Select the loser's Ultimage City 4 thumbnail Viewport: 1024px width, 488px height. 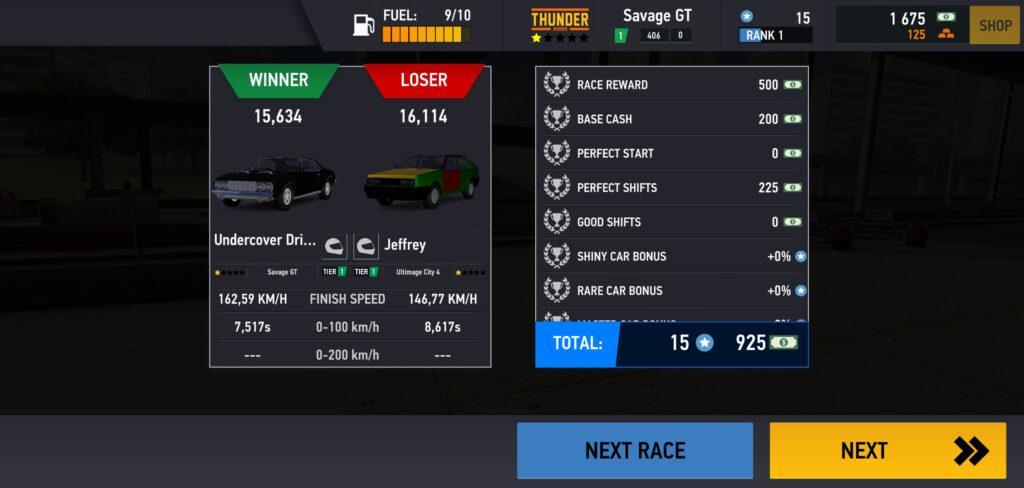pos(423,182)
